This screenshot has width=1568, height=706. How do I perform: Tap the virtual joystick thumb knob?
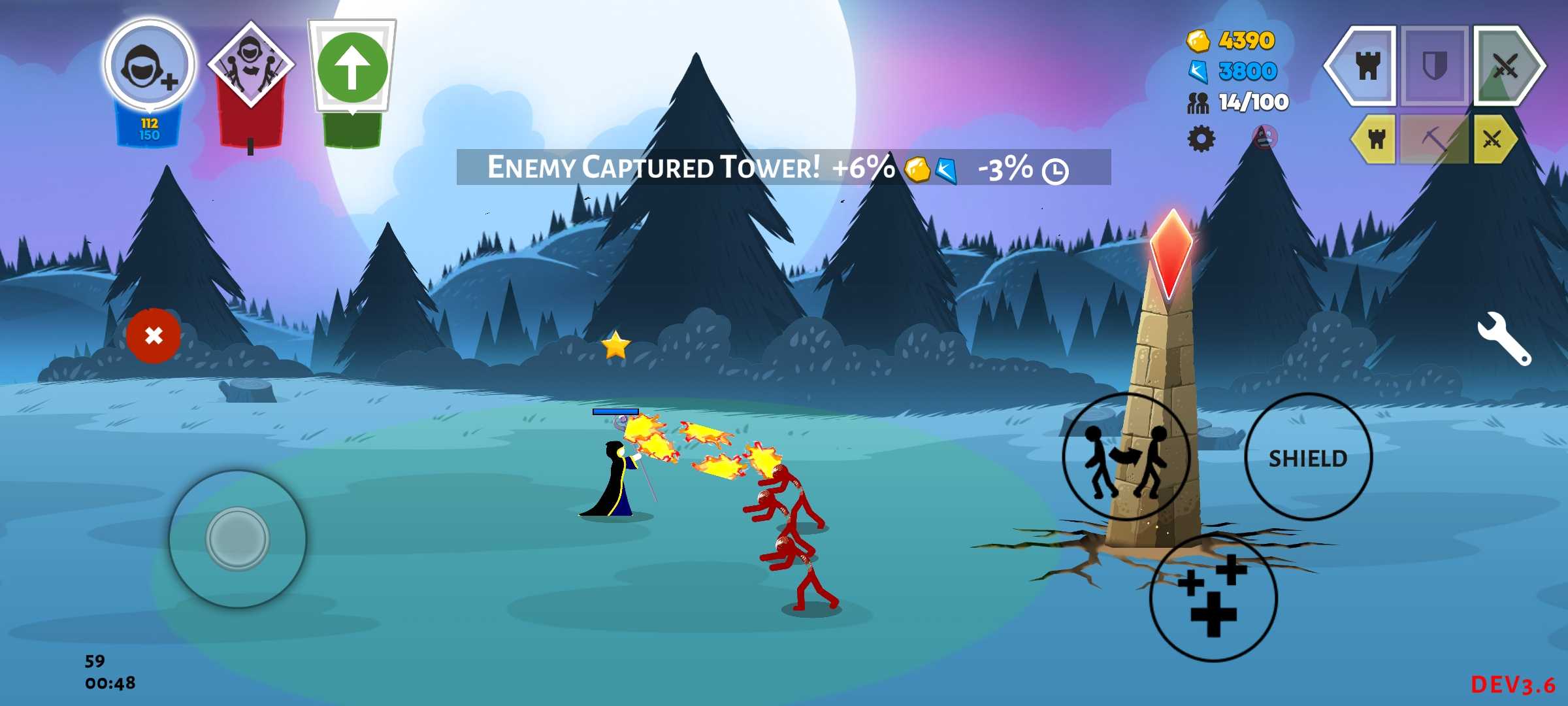coord(237,539)
